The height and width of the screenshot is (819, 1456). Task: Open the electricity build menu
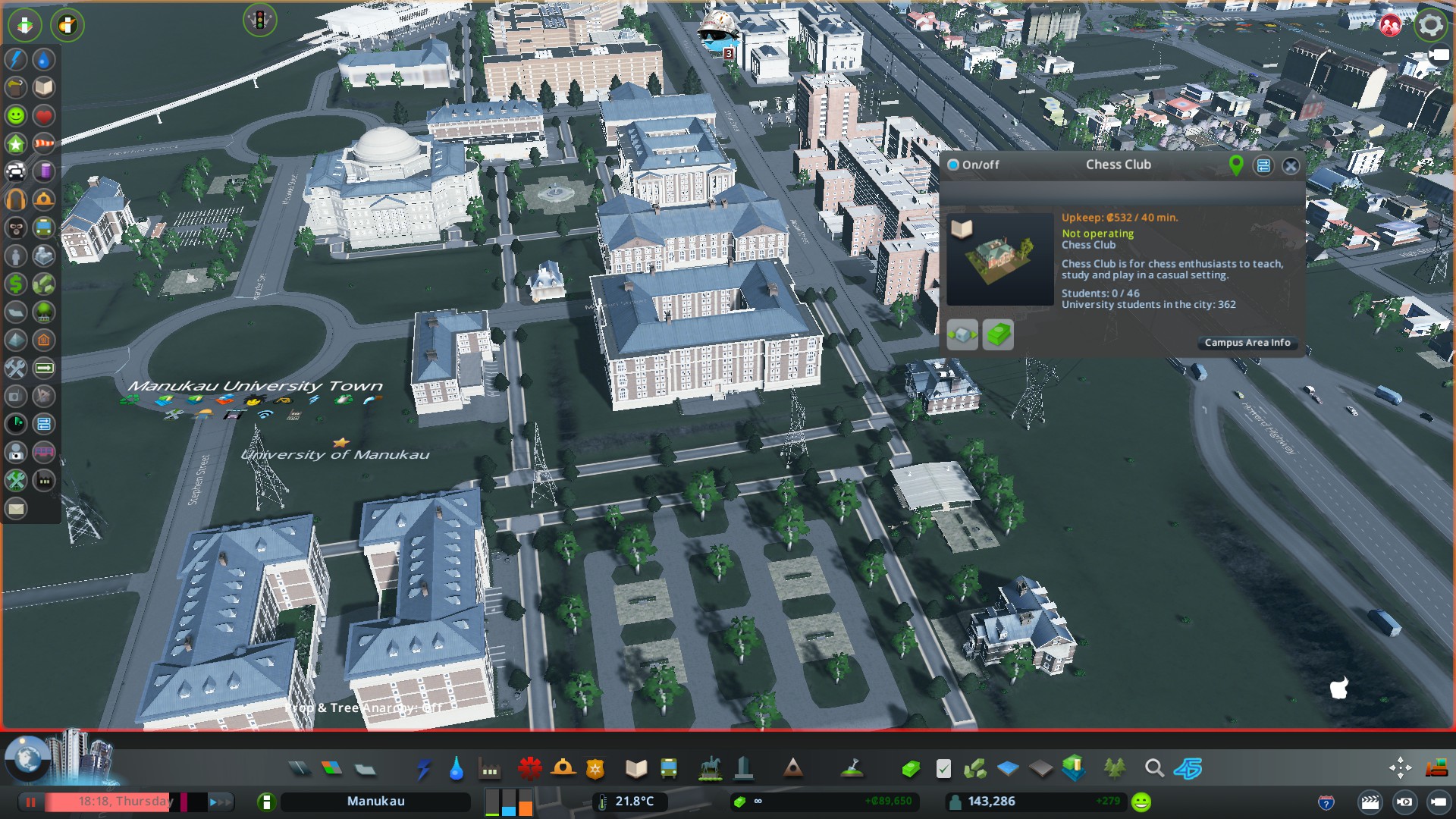pos(424,769)
